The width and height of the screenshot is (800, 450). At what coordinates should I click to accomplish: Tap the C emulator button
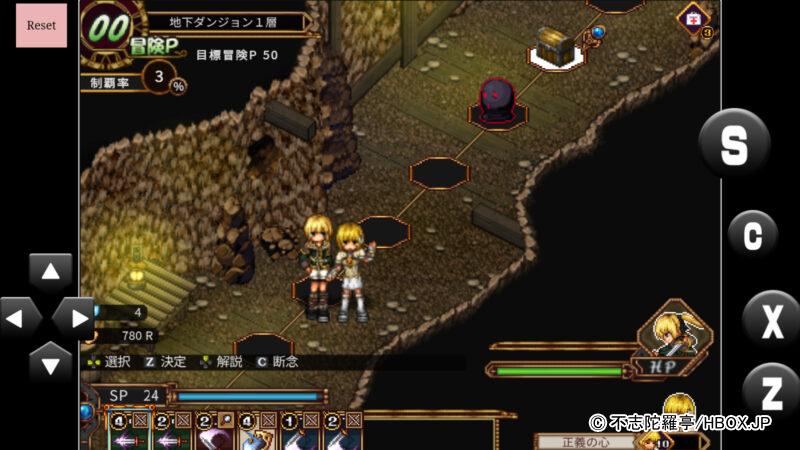[752, 236]
